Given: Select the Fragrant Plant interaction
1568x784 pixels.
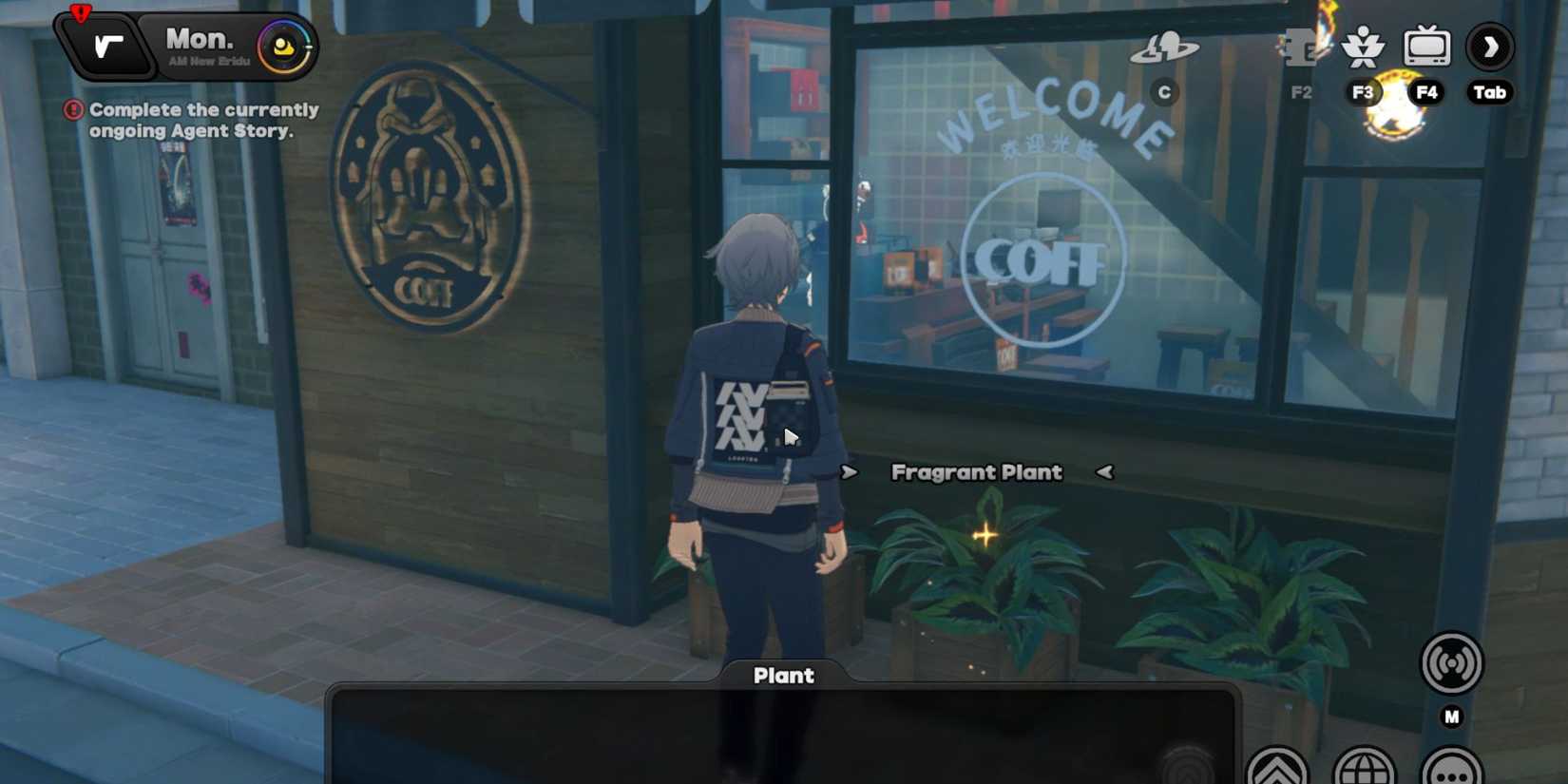Looking at the screenshot, I should point(976,471).
